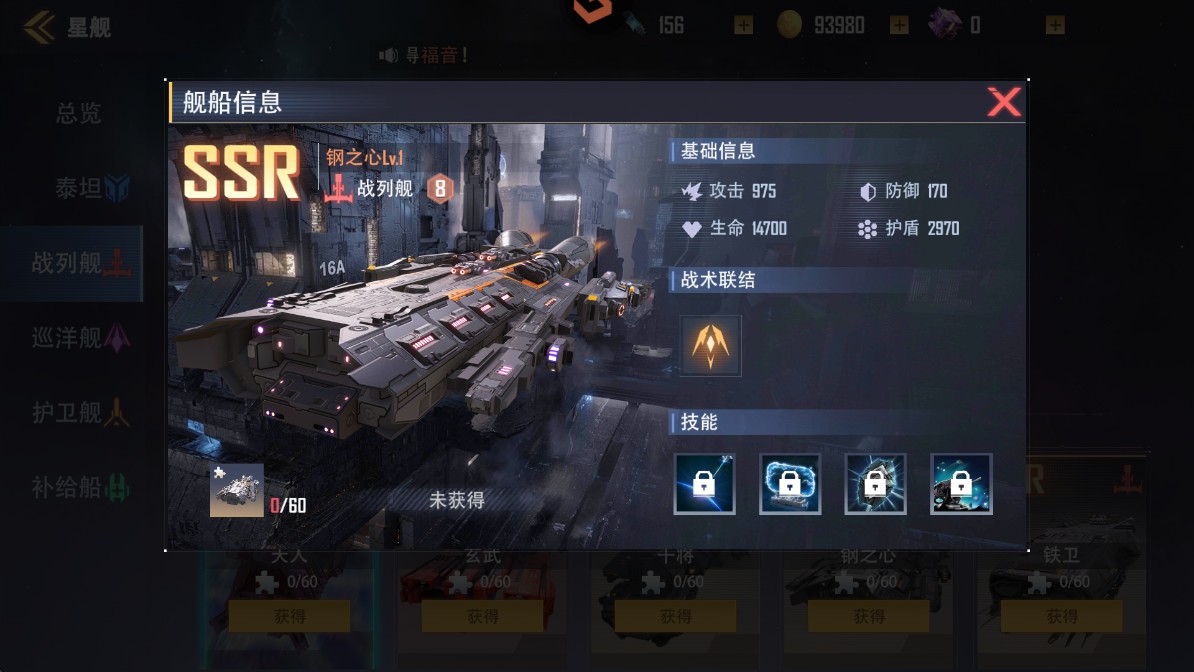Go back using the 星舰 arrow

click(40, 26)
